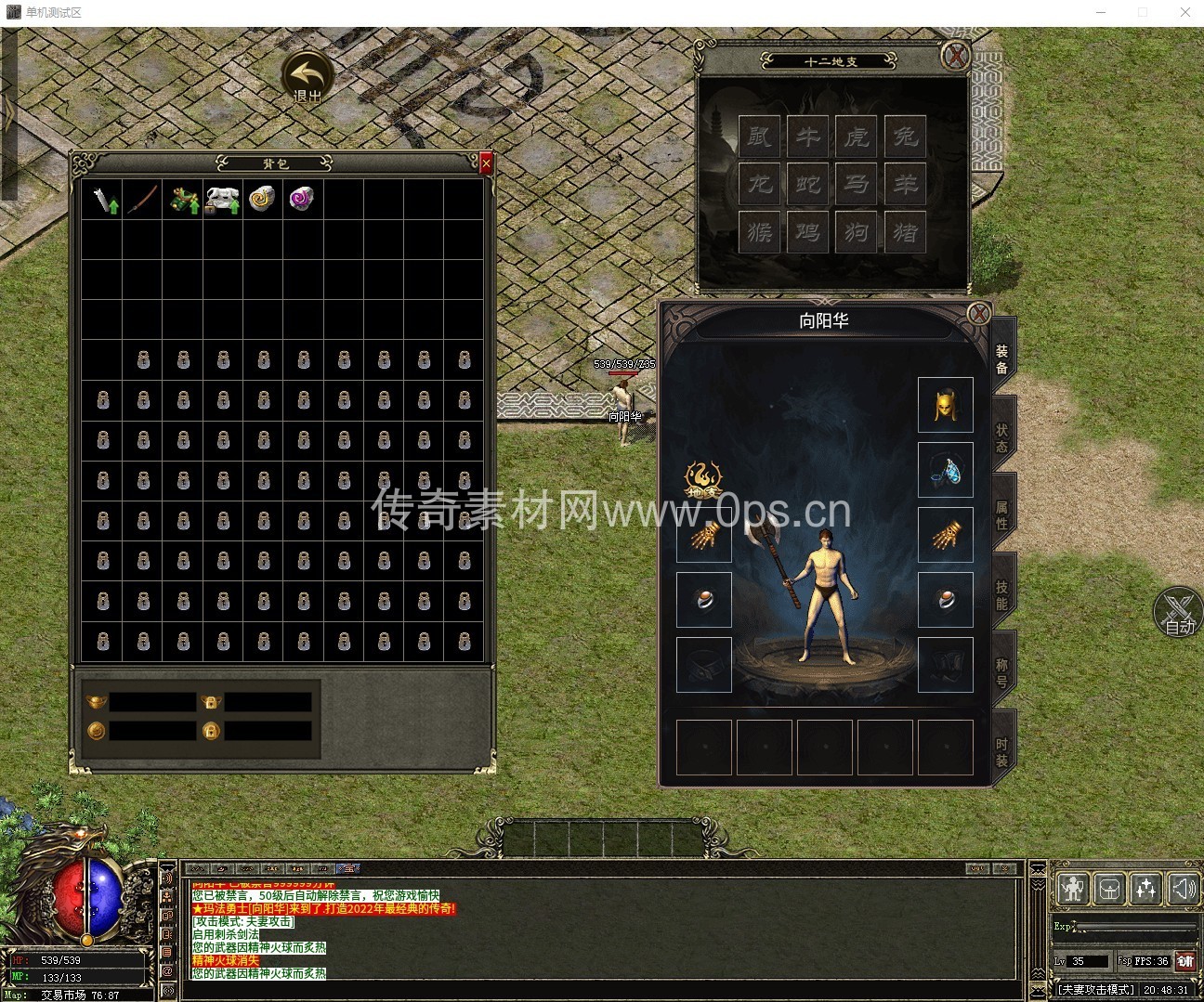
Task: Select the equipped blue necklace slot
Action: [945, 470]
